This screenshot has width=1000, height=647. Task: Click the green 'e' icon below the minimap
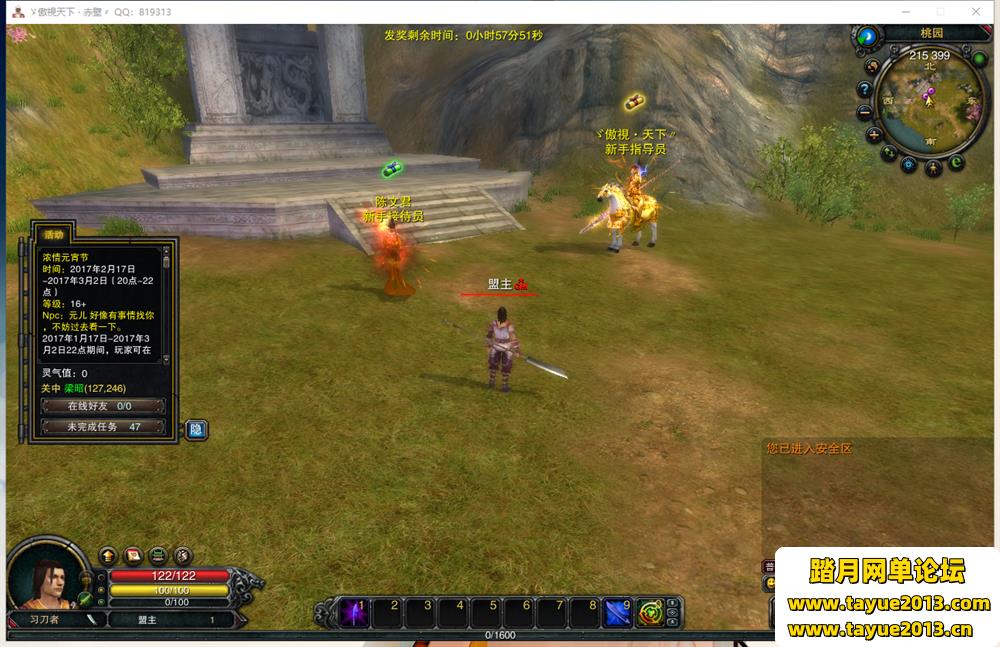point(957,162)
